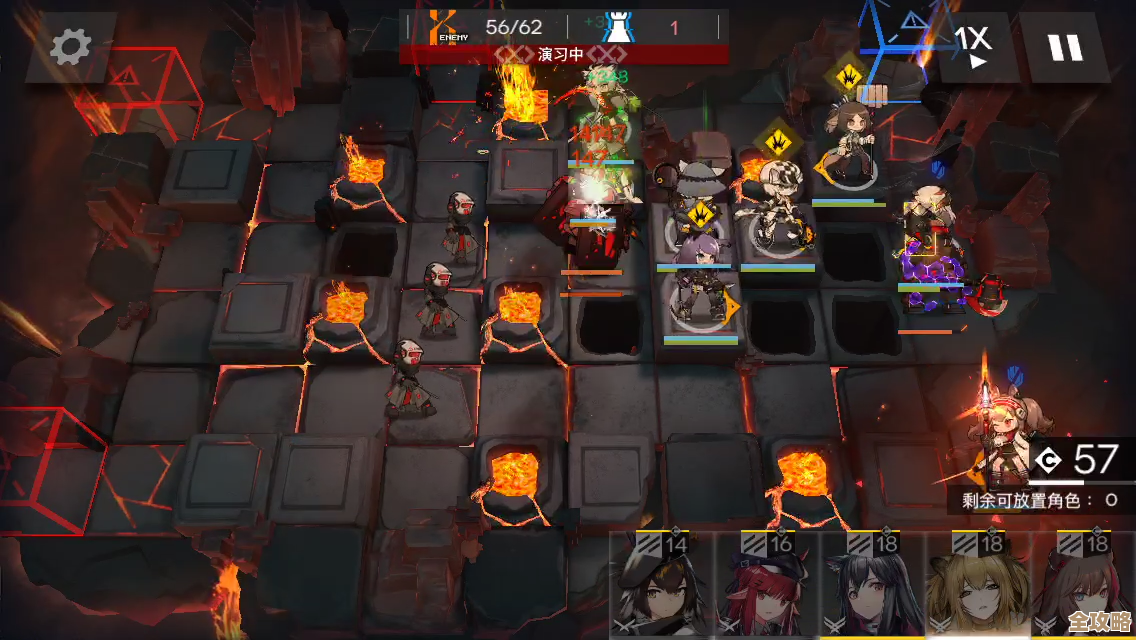Pick the blonde-haired operator card
The height and width of the screenshot is (640, 1136).
click(x=978, y=588)
